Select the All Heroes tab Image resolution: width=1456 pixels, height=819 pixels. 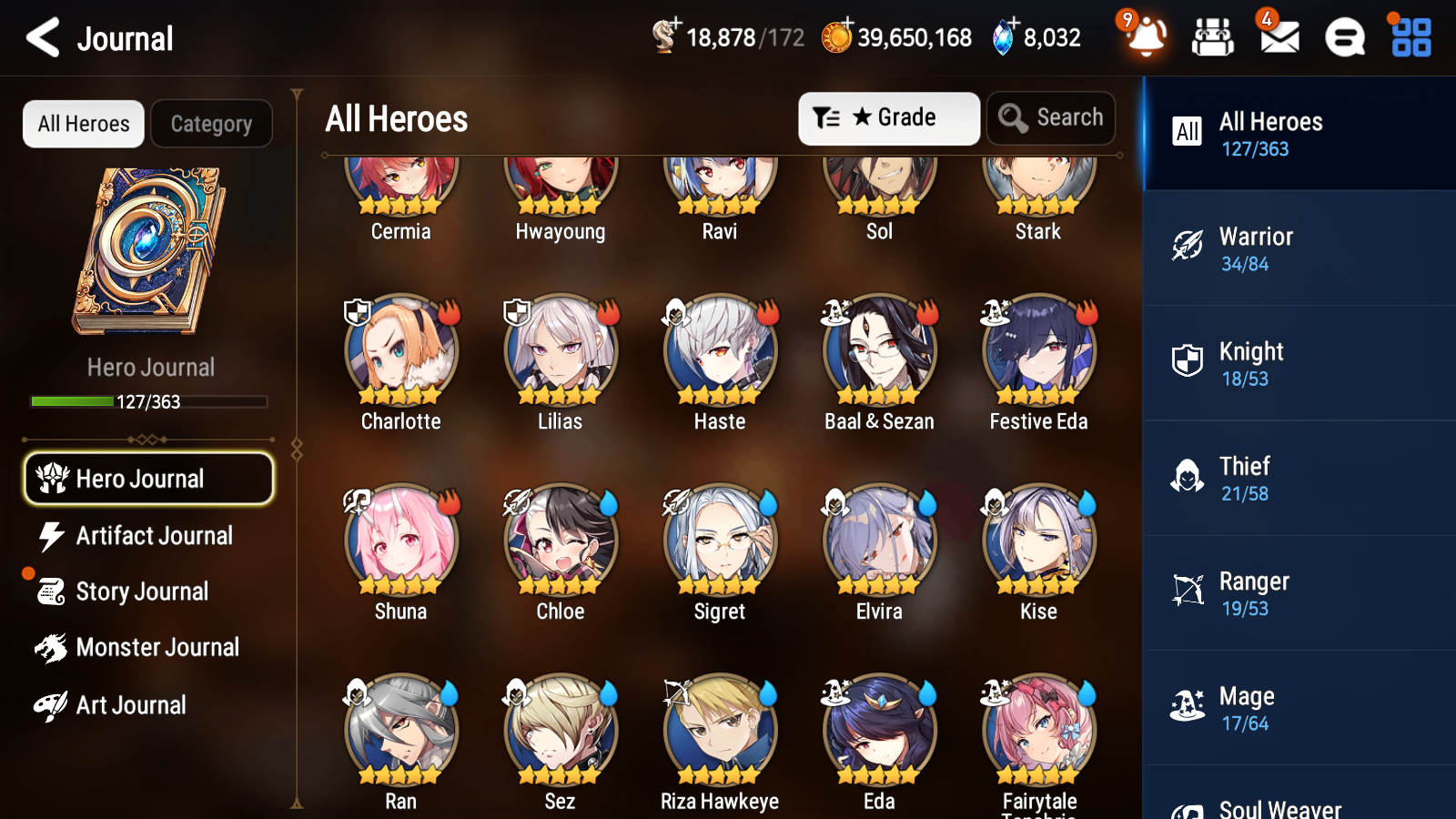(x=83, y=124)
